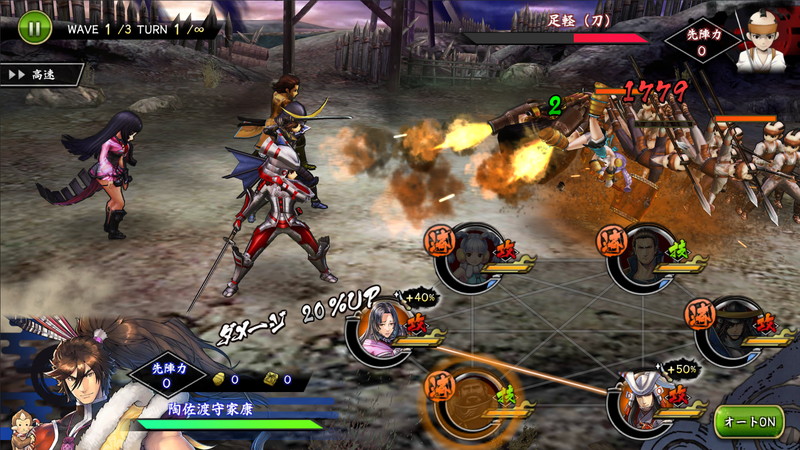The height and width of the screenshot is (450, 800).
Task: Pause the battle with the green button
Action: pyautogui.click(x=32, y=27)
